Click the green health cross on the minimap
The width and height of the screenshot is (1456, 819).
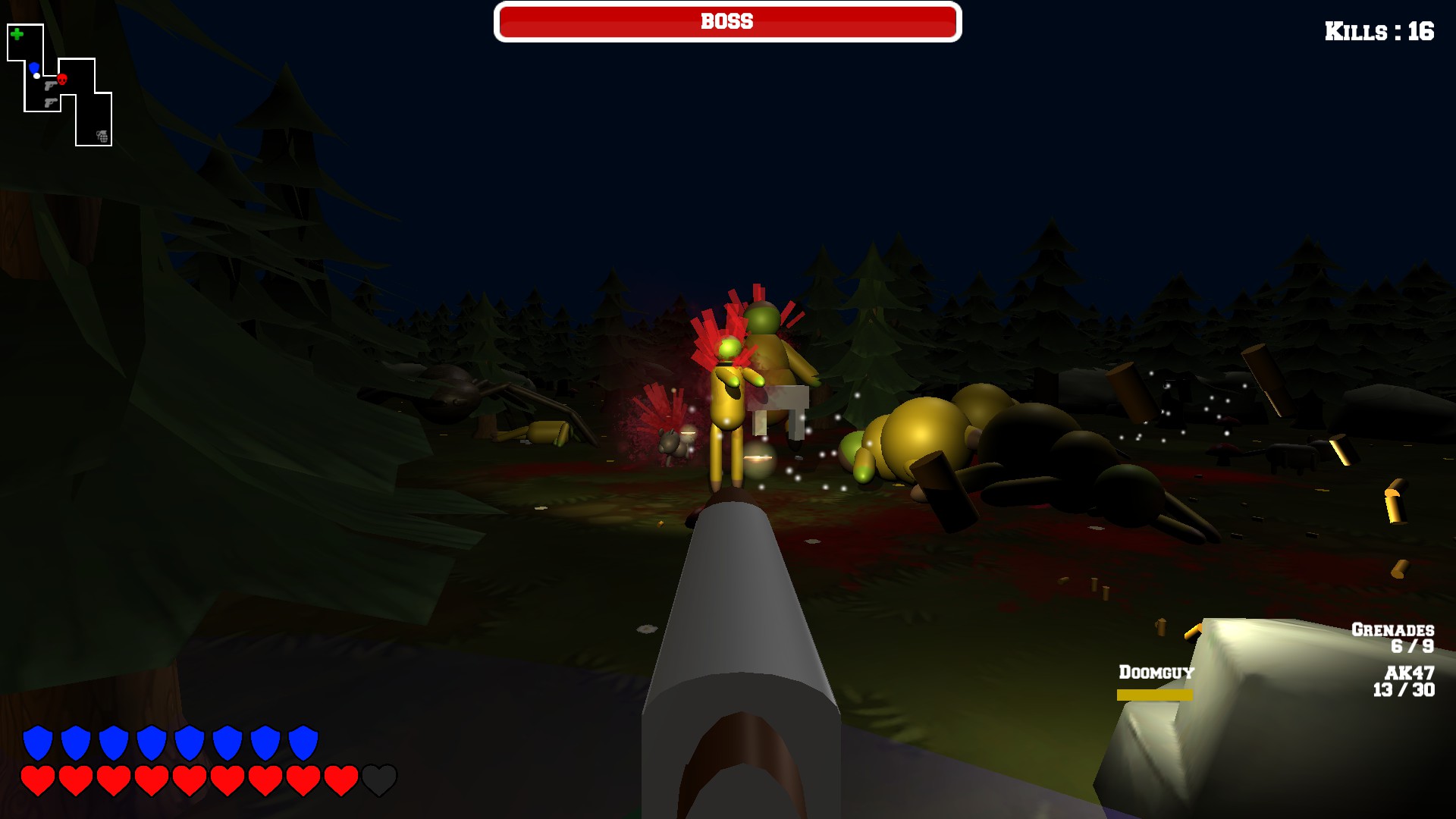point(17,34)
